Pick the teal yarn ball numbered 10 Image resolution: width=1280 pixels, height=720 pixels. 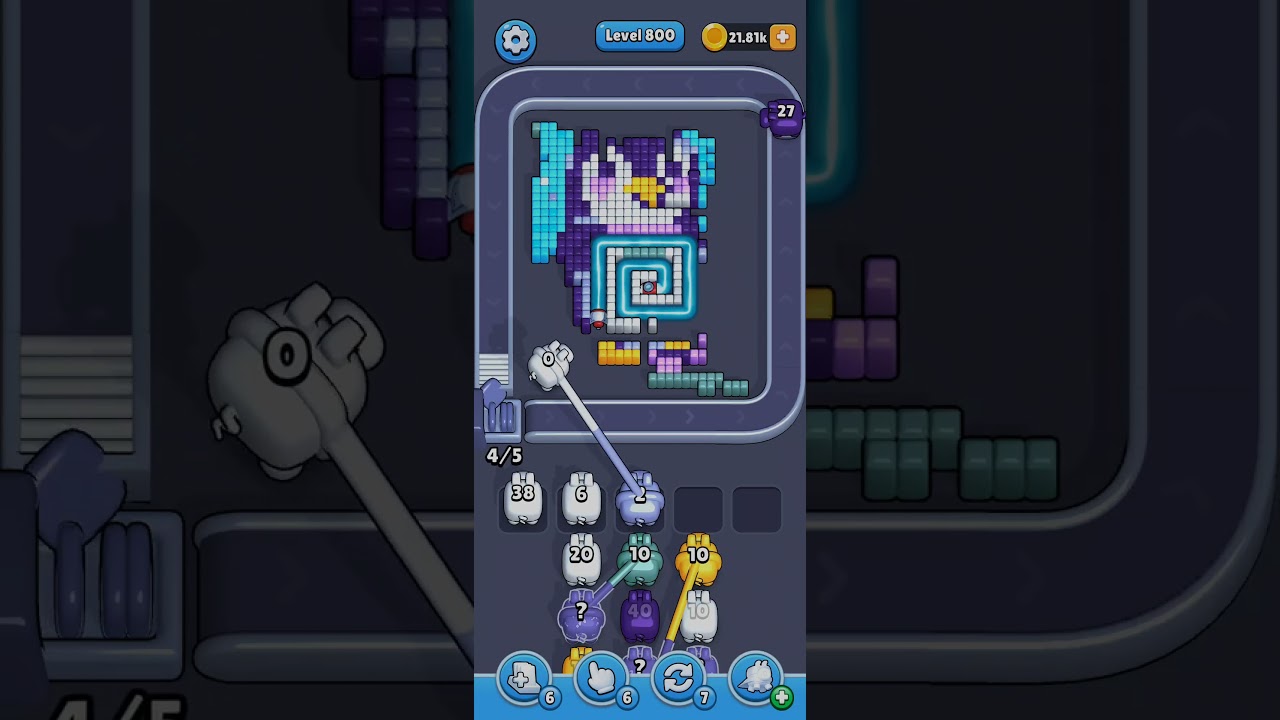pos(641,555)
